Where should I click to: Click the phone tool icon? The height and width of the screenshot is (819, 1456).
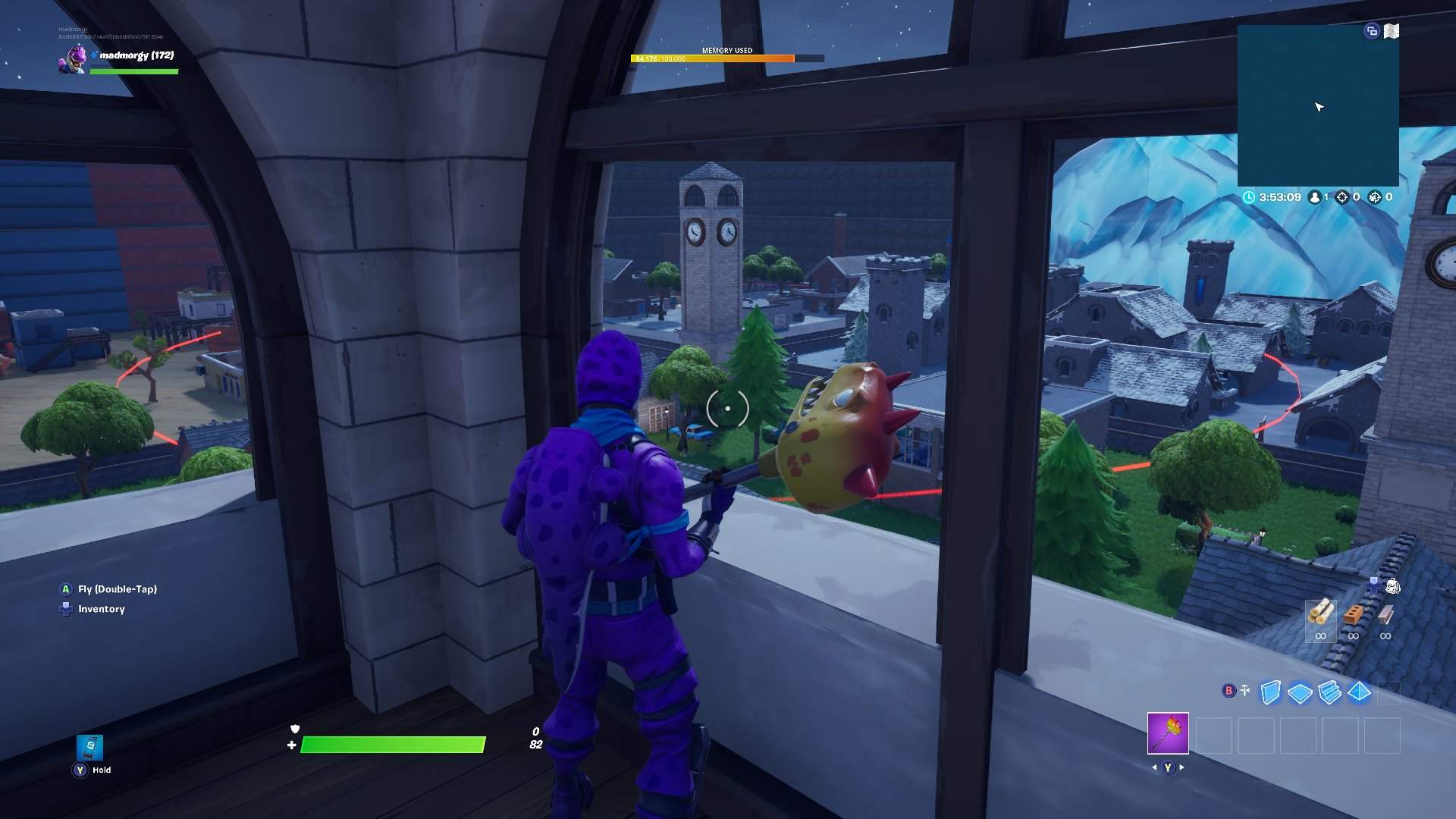pyautogui.click(x=90, y=746)
